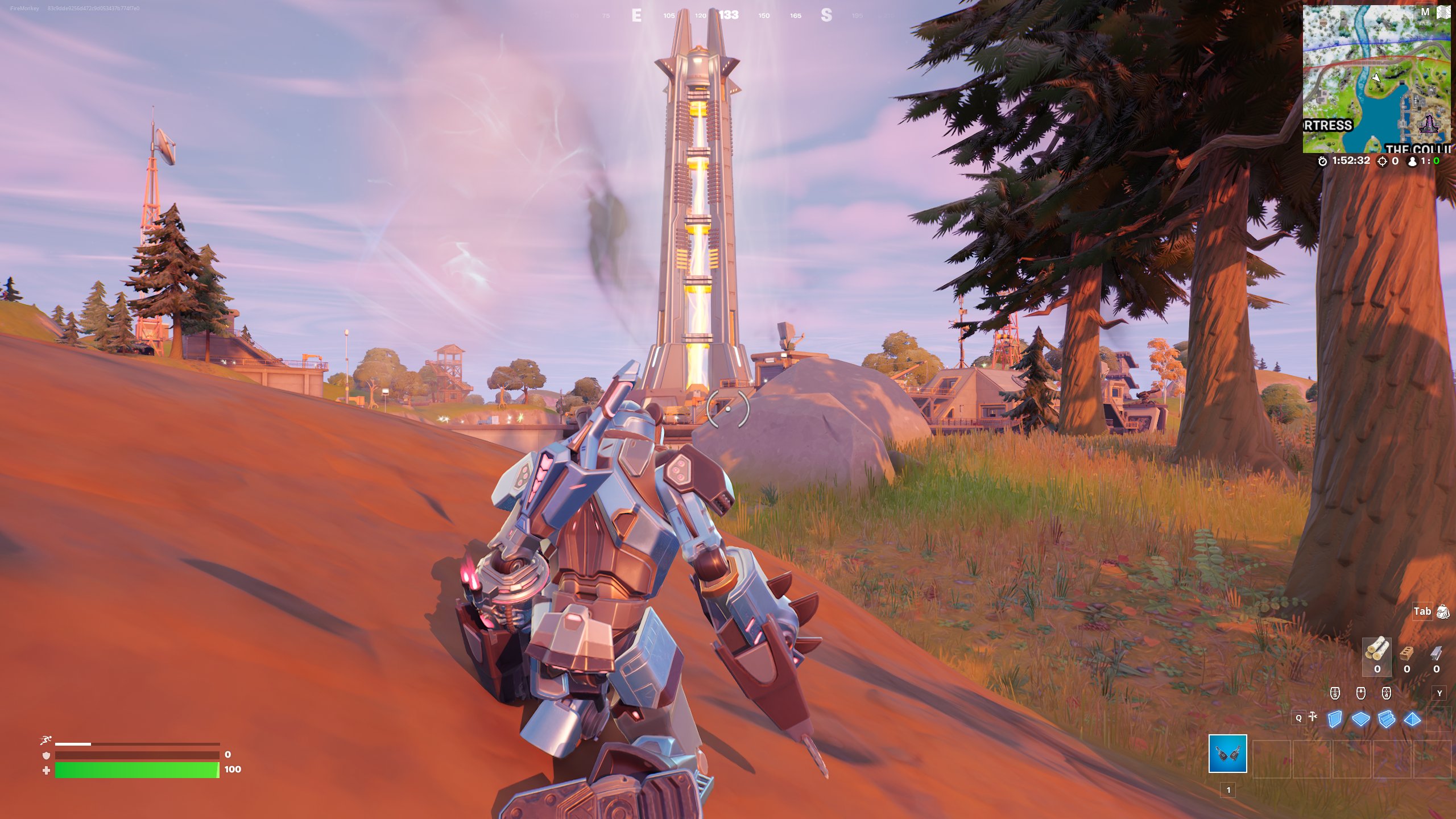The width and height of the screenshot is (1456, 819).
Task: Select the Wall building piece icon
Action: pos(1335,719)
